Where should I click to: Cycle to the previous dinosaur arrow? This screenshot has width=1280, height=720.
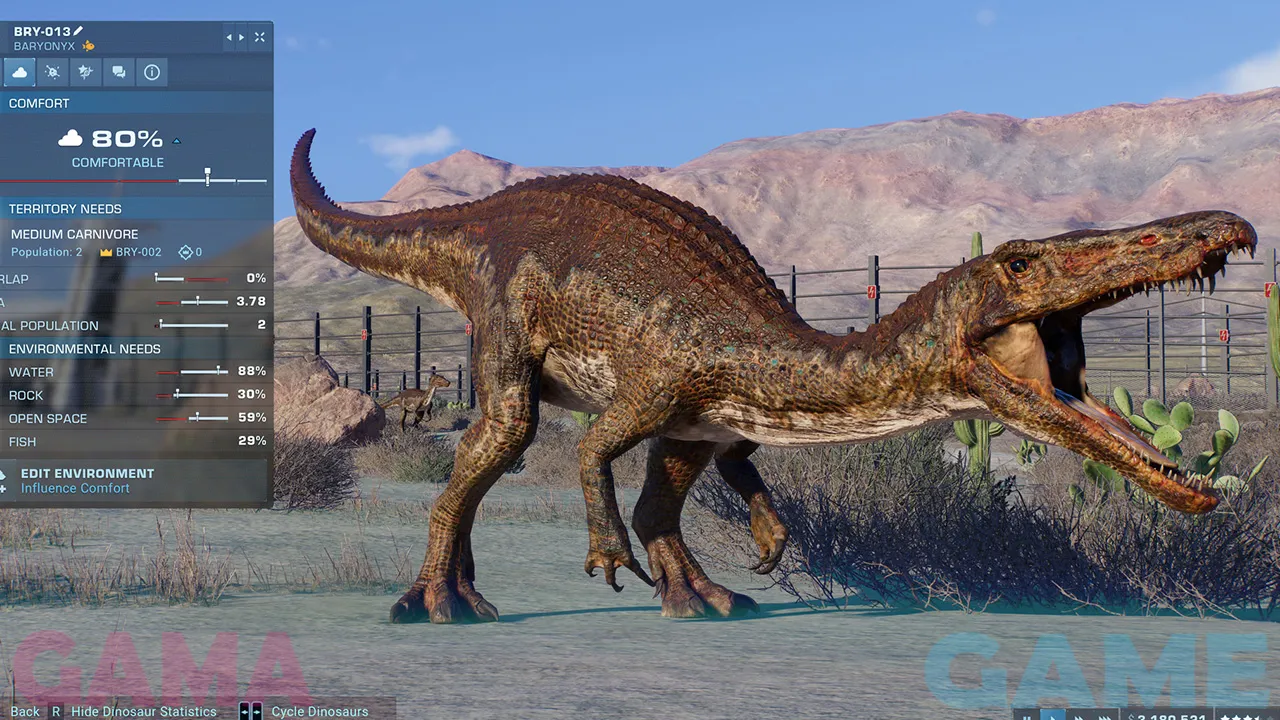[229, 37]
